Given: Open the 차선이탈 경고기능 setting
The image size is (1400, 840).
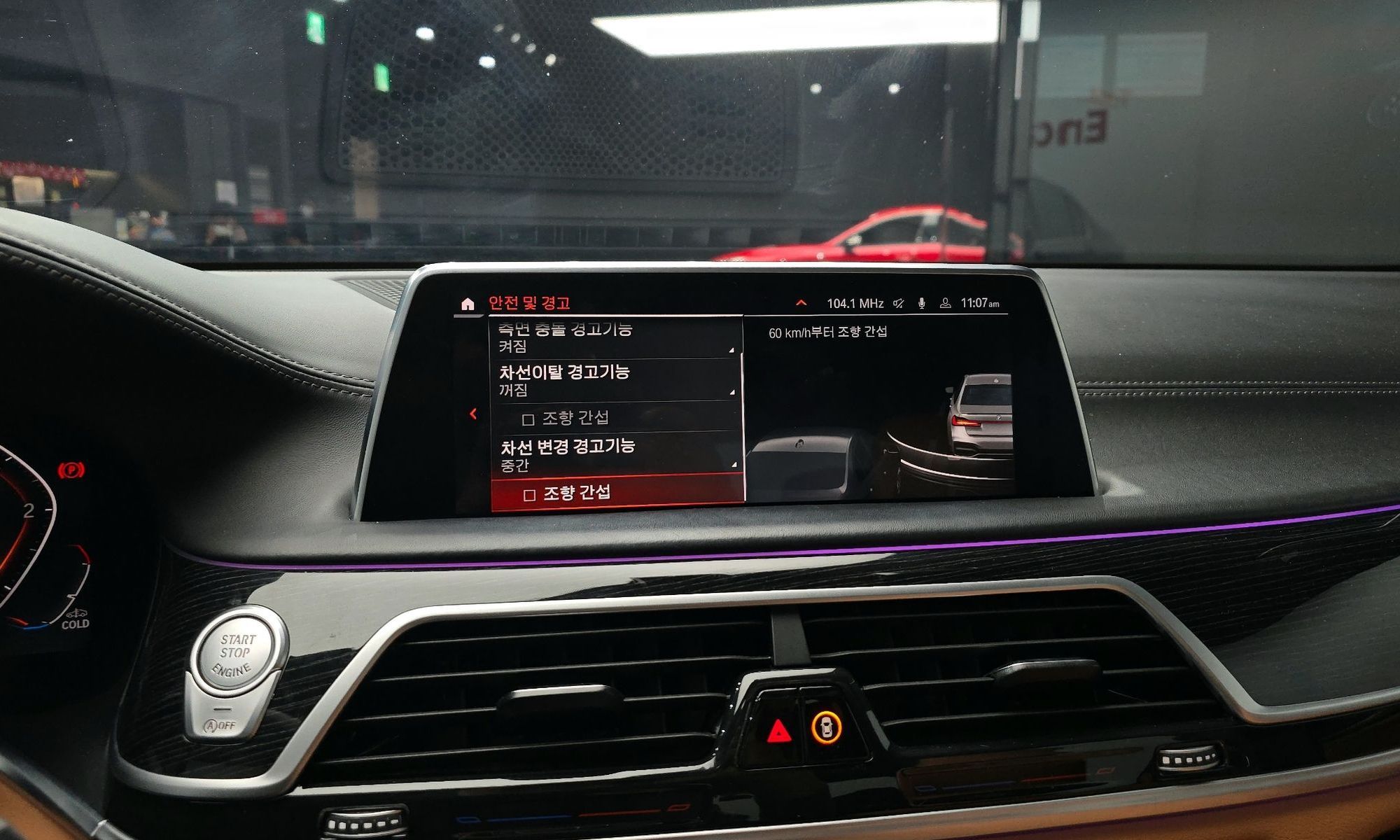Looking at the screenshot, I should click(615, 379).
